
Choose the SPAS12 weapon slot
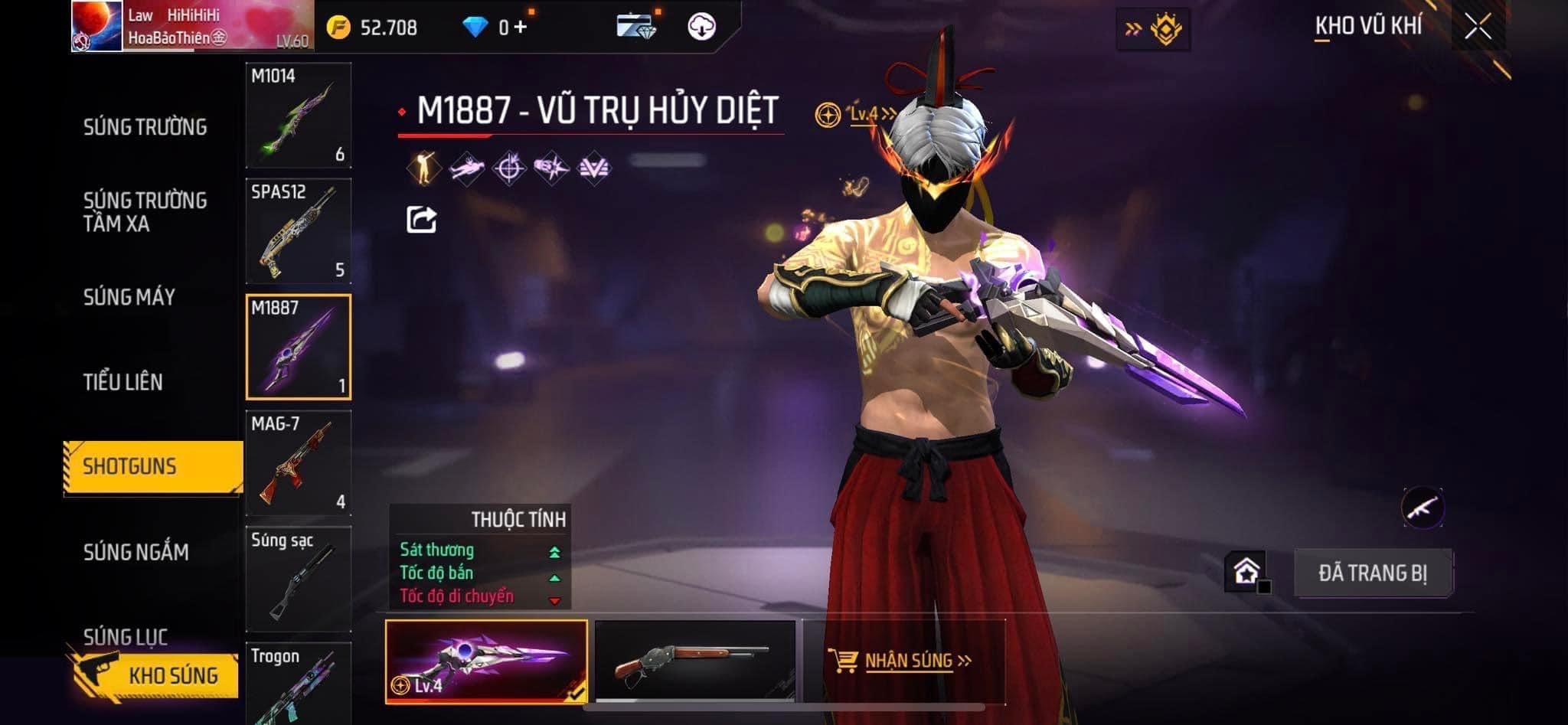tap(298, 231)
